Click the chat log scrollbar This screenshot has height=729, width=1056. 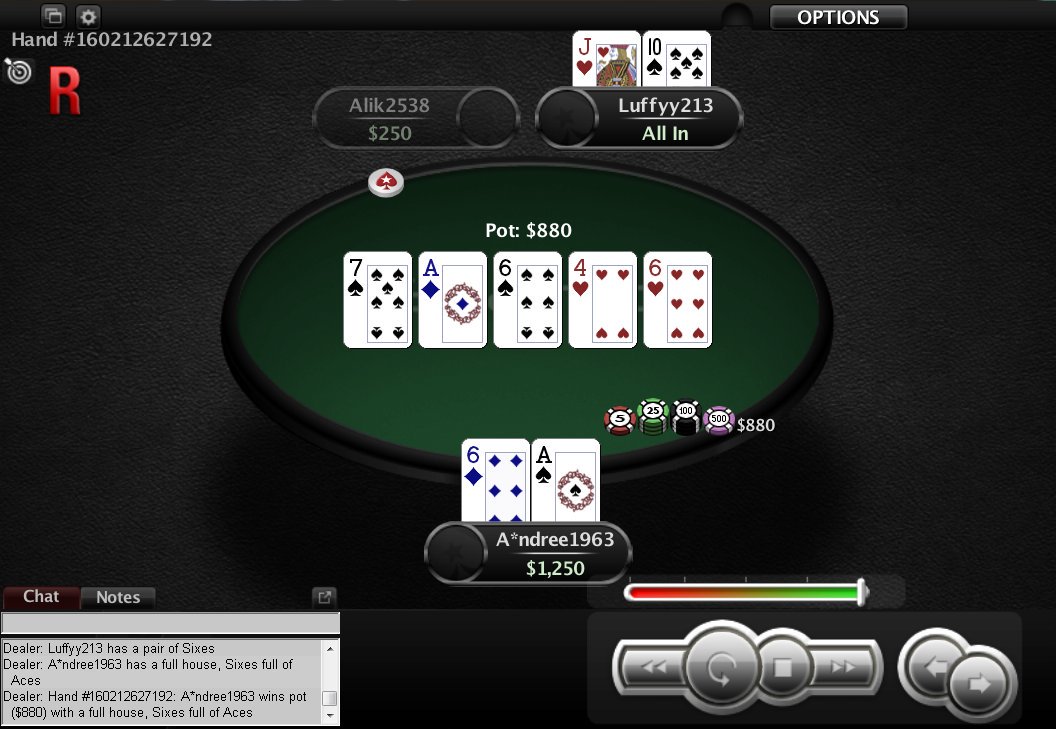click(329, 680)
